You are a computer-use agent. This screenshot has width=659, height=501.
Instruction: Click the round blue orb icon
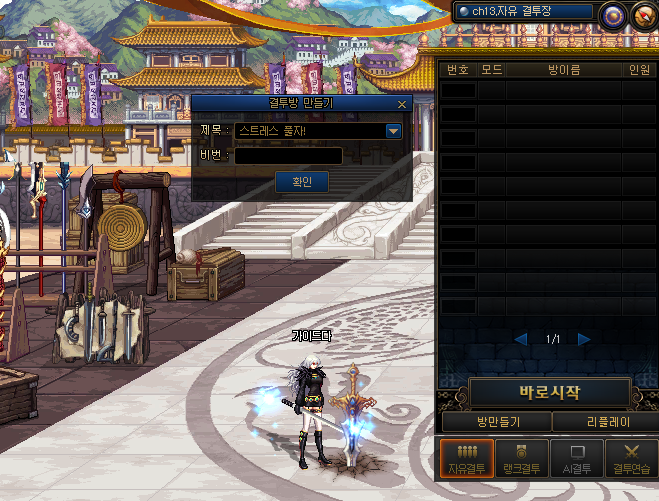pyautogui.click(x=612, y=14)
